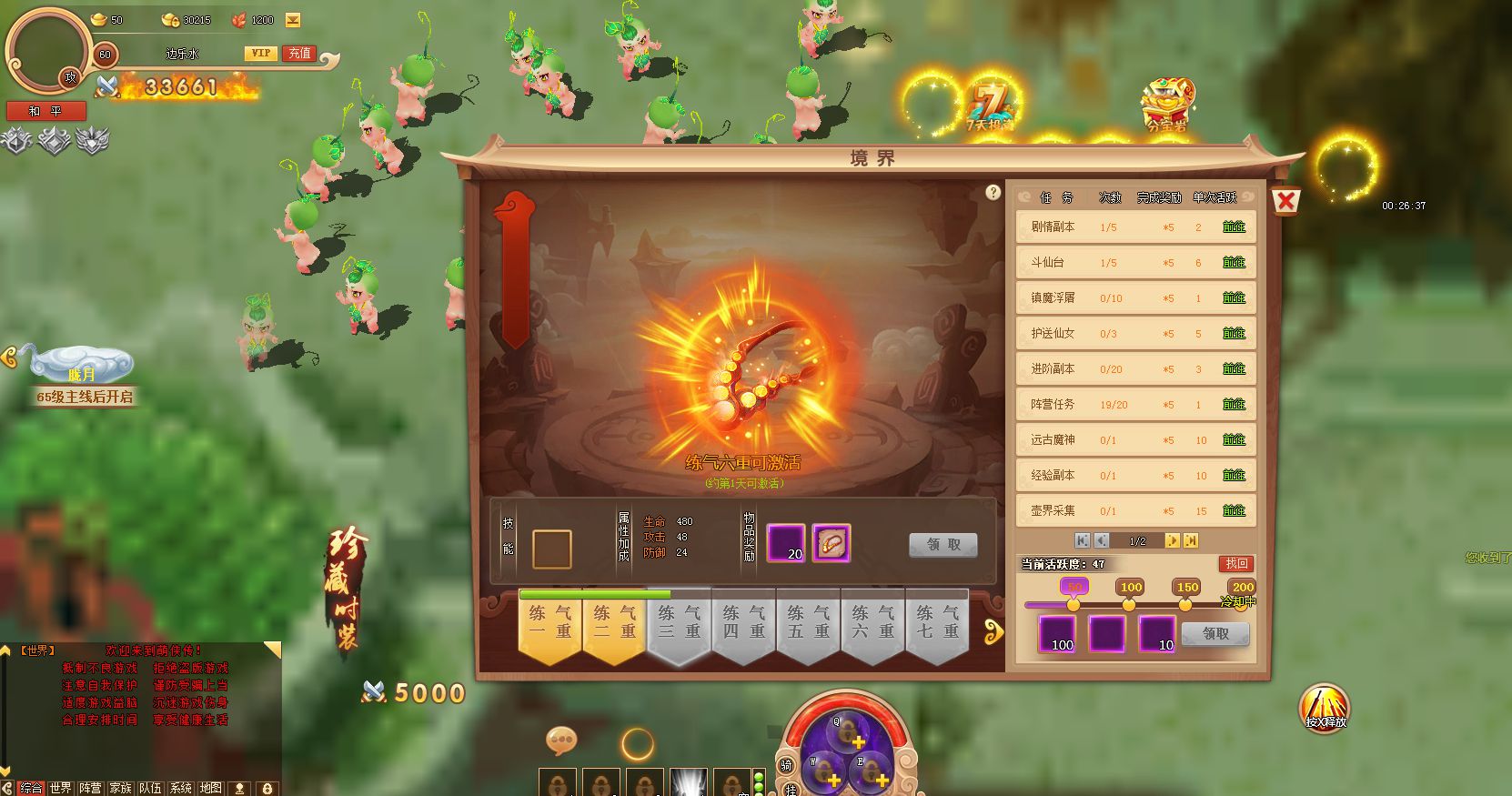Toggle the 和平 peace mode button

[45, 111]
